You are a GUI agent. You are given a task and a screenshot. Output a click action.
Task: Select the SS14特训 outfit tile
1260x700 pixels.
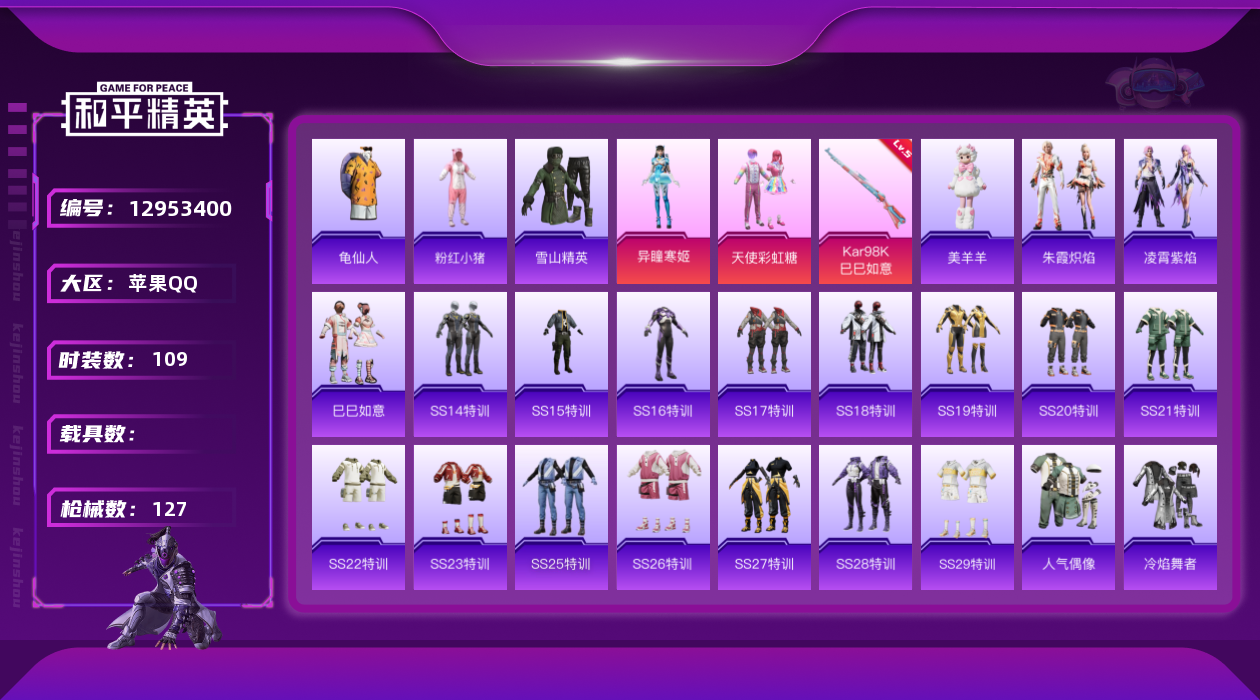(460, 364)
